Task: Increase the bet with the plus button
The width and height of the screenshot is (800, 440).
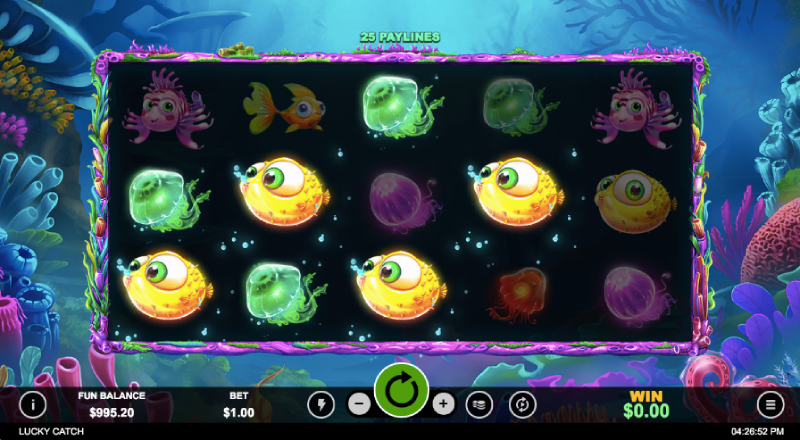Action: pos(444,404)
